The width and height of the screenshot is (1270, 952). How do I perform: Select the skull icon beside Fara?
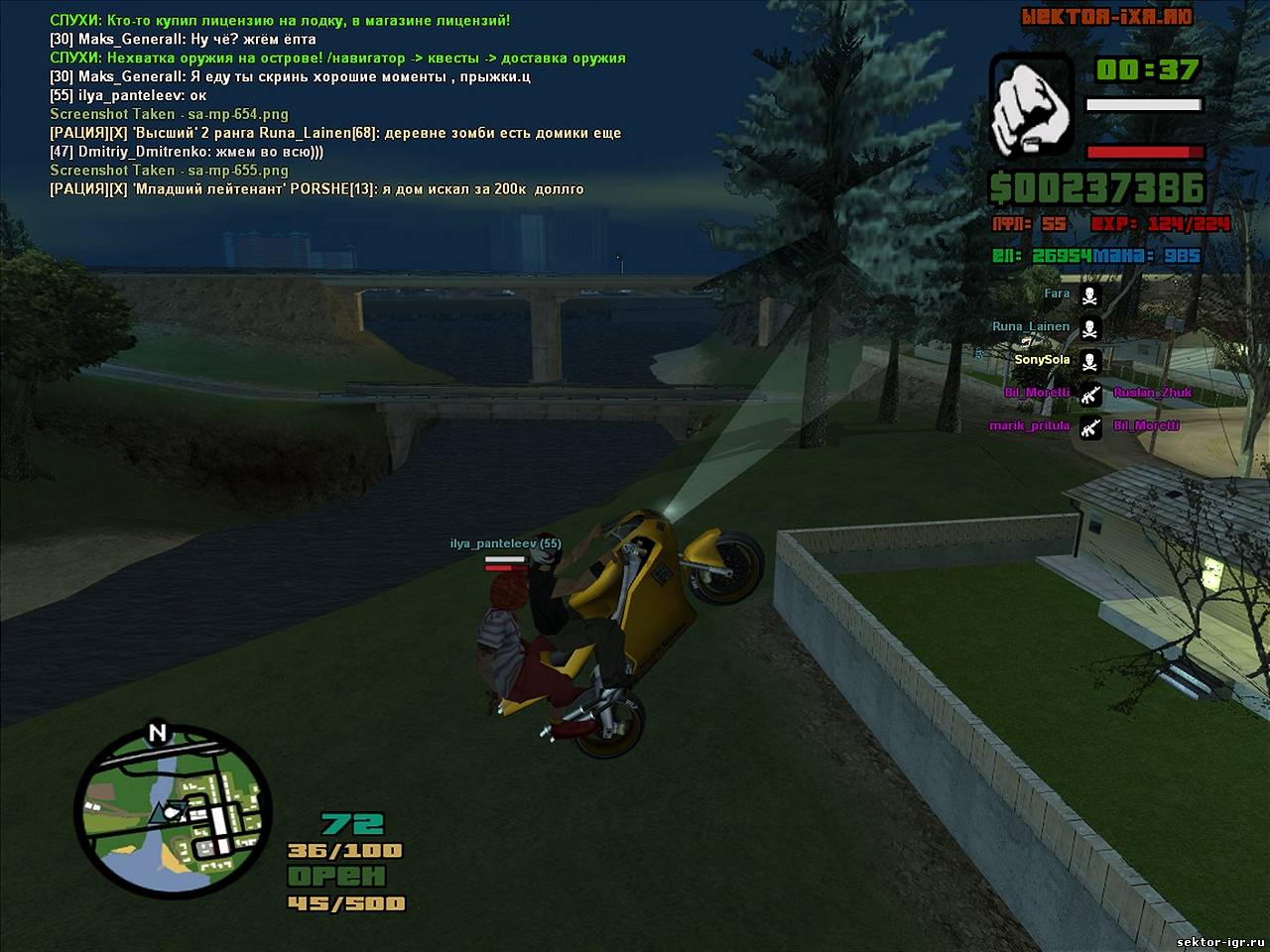pos(1089,296)
